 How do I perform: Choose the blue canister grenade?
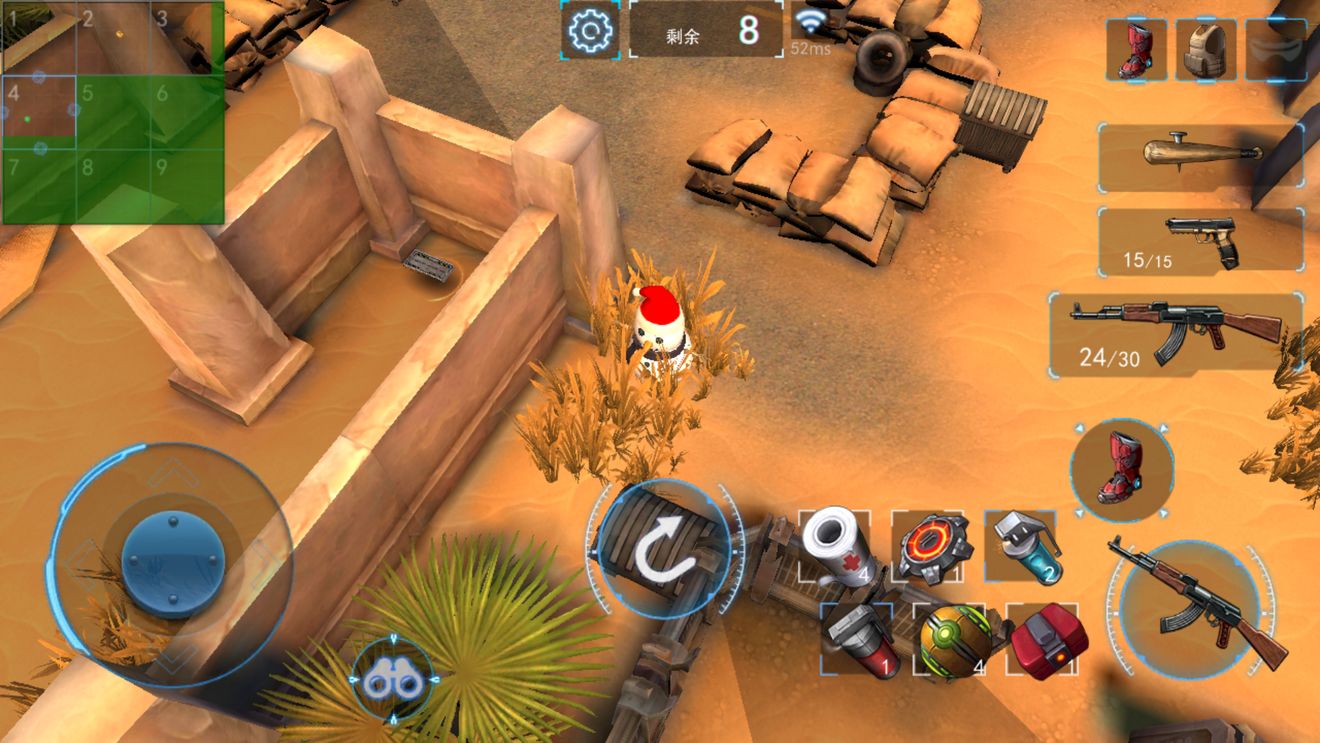click(x=1021, y=546)
